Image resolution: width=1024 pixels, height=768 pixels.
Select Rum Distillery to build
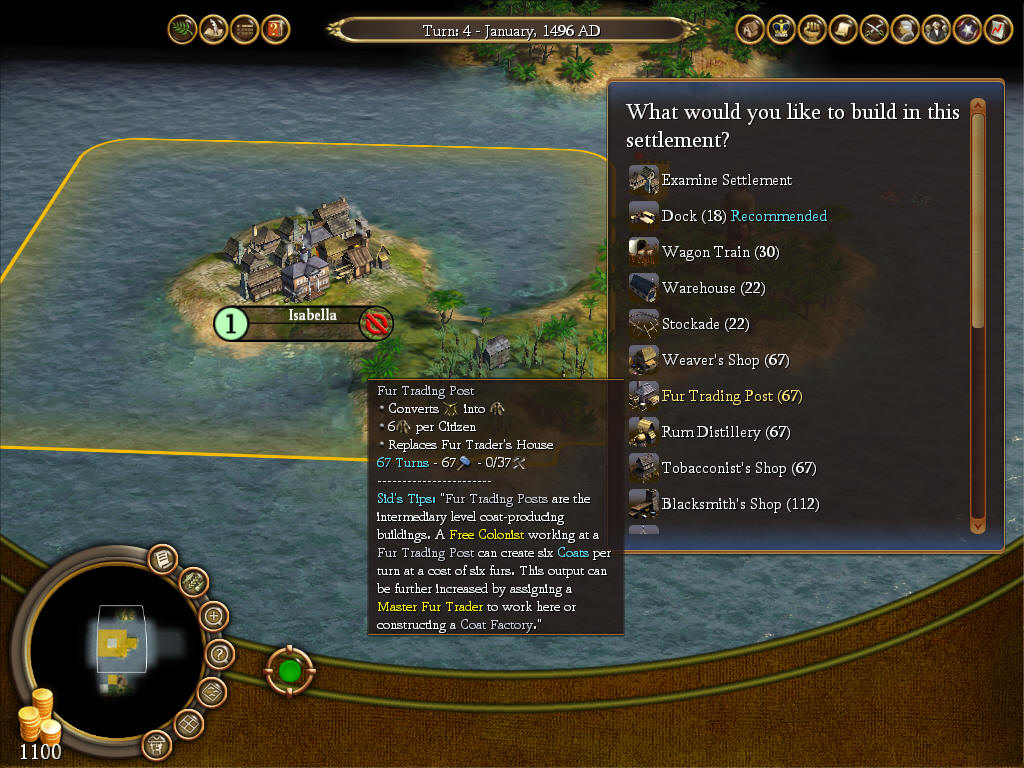tap(725, 432)
